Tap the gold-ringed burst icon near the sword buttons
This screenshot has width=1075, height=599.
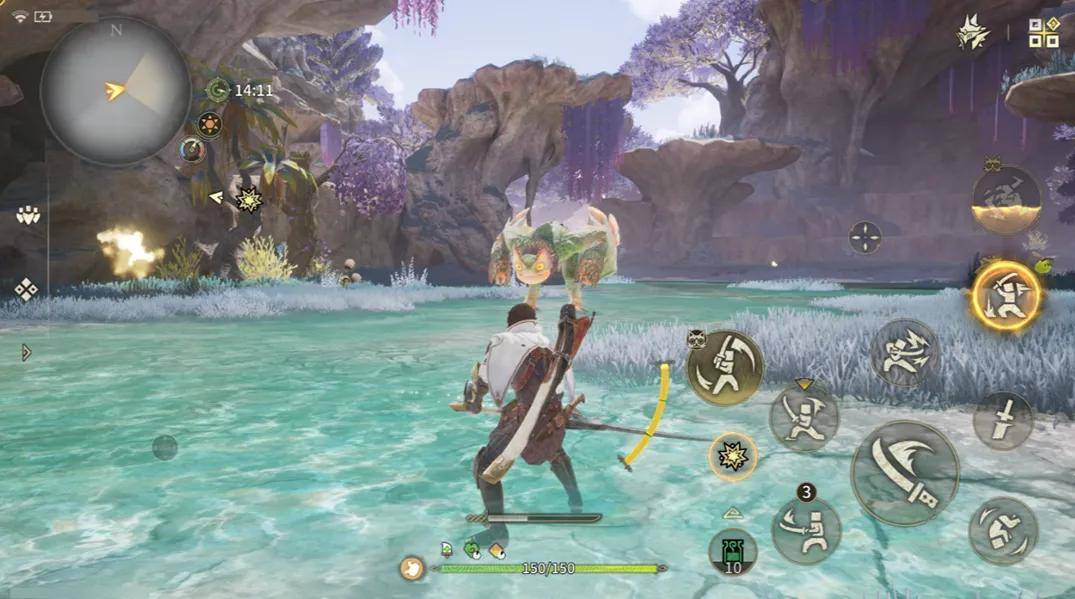733,456
